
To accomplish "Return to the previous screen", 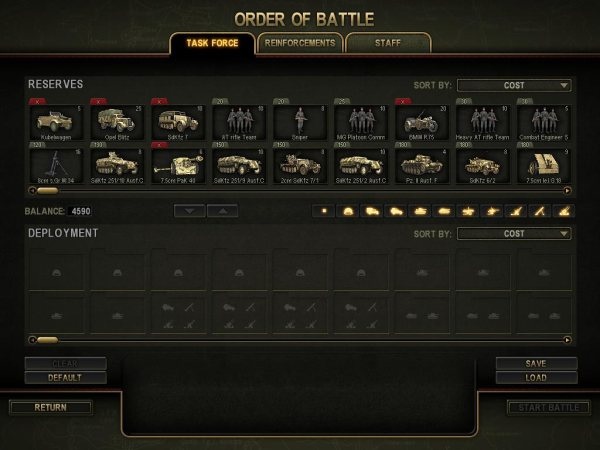I will pos(50,408).
